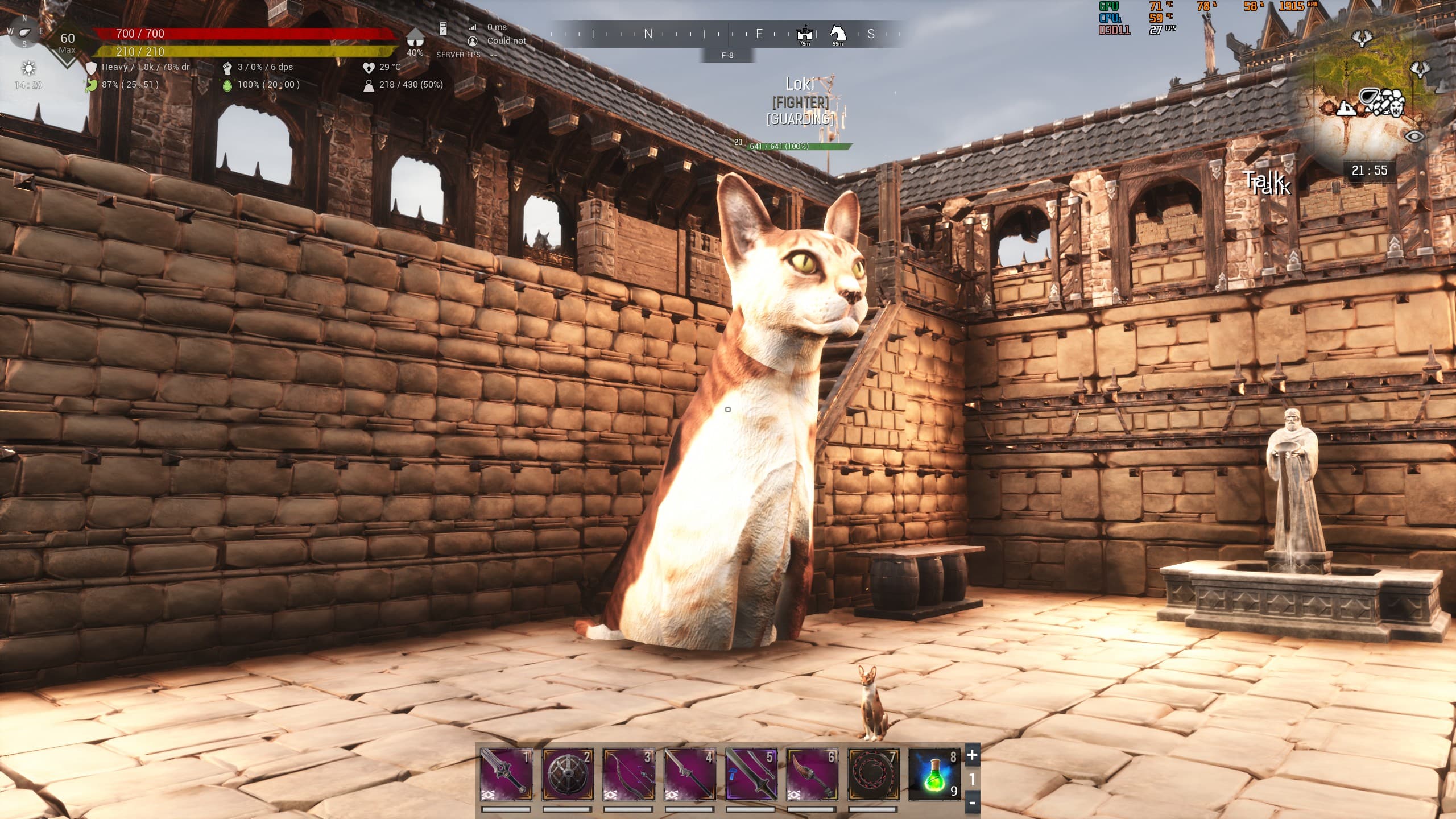Select the sword in hotbar slot 1
Screen dimensions: 1456x819
[x=506, y=774]
